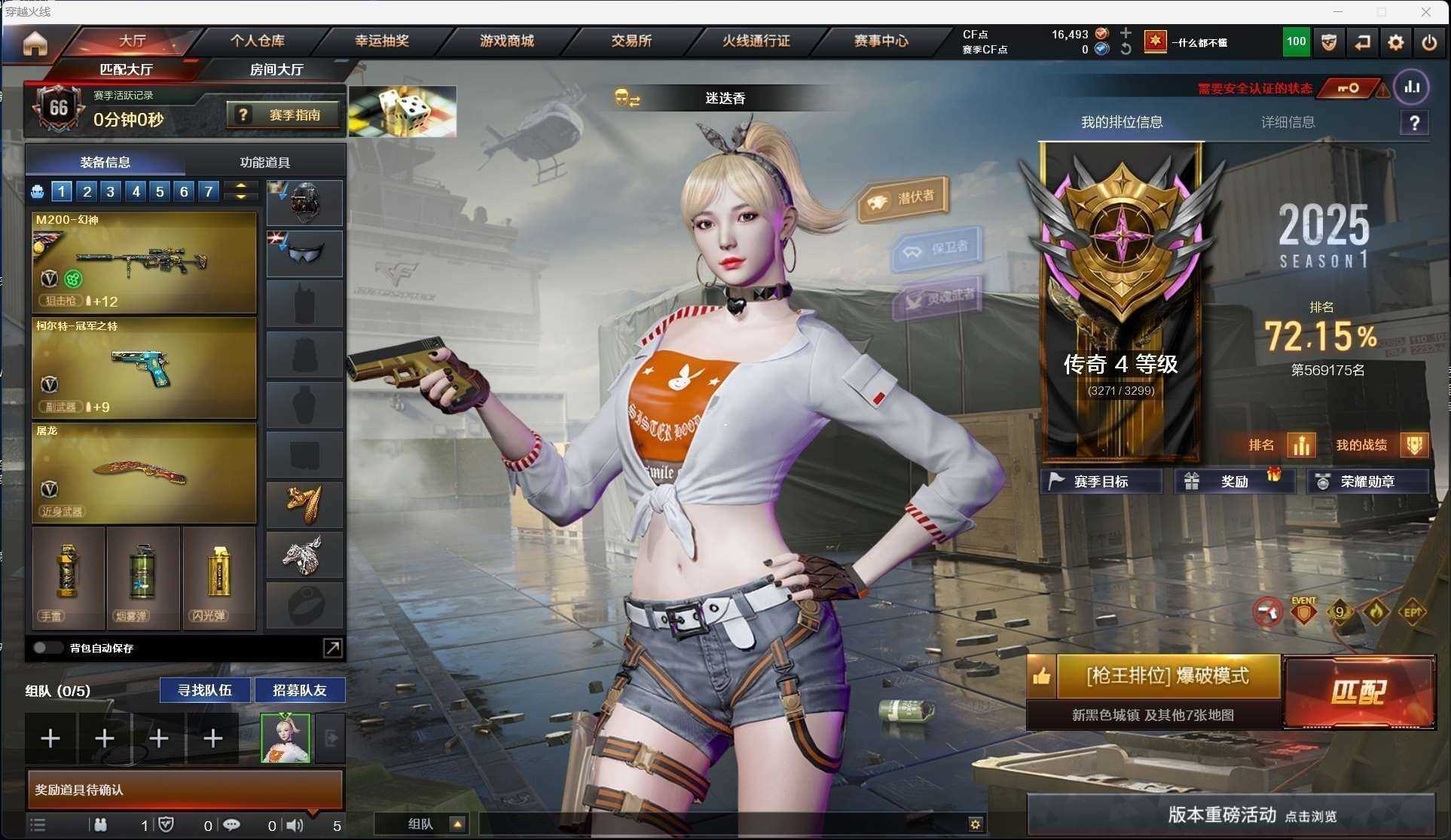Click the home icon in the top bar

pyautogui.click(x=35, y=43)
